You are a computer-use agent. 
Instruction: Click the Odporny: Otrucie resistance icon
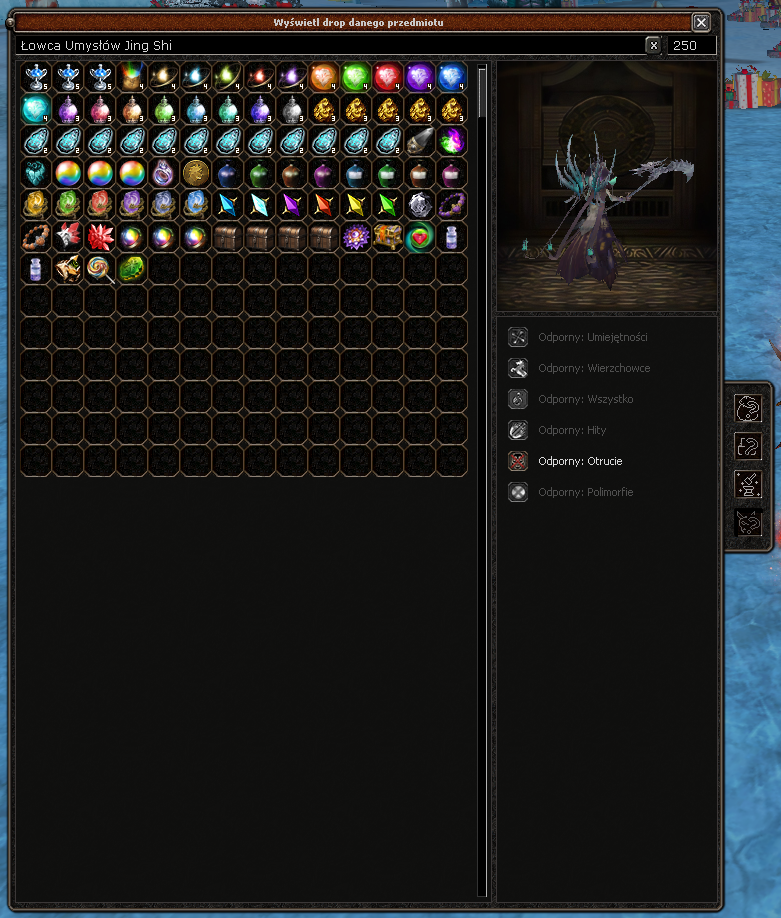point(518,461)
